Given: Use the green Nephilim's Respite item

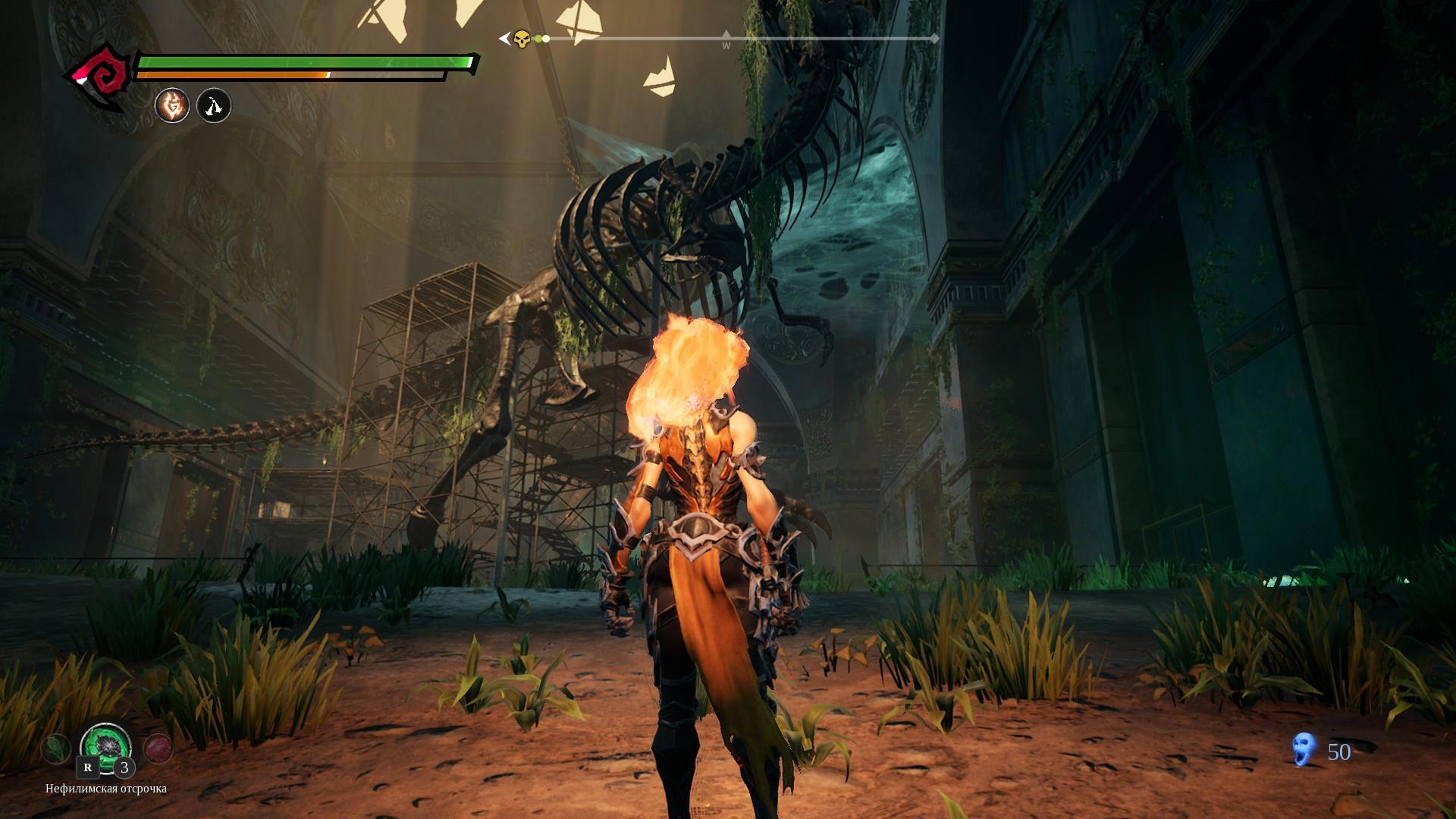Looking at the screenshot, I should pyautogui.click(x=105, y=746).
